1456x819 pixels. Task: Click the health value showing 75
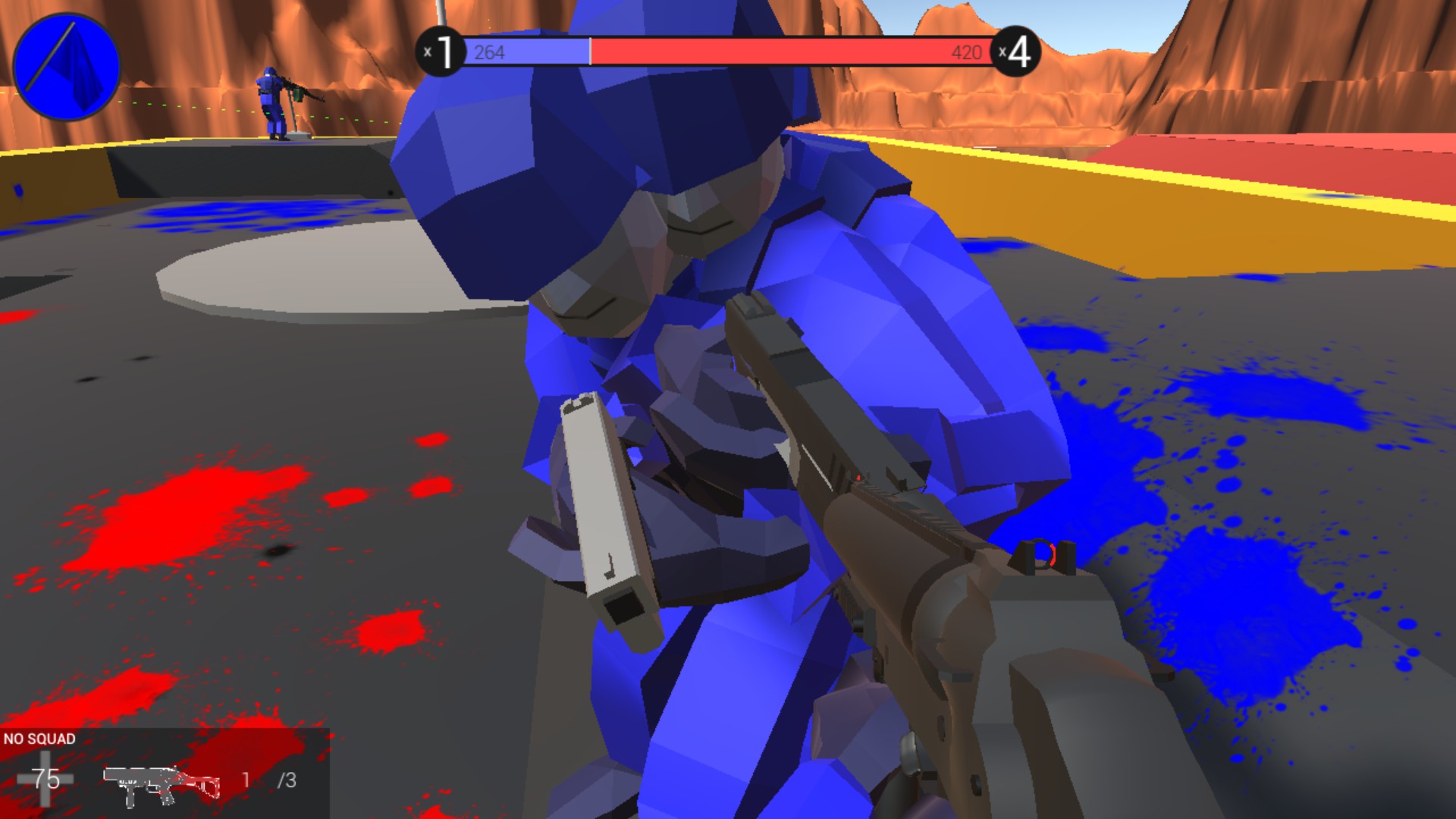tap(47, 777)
